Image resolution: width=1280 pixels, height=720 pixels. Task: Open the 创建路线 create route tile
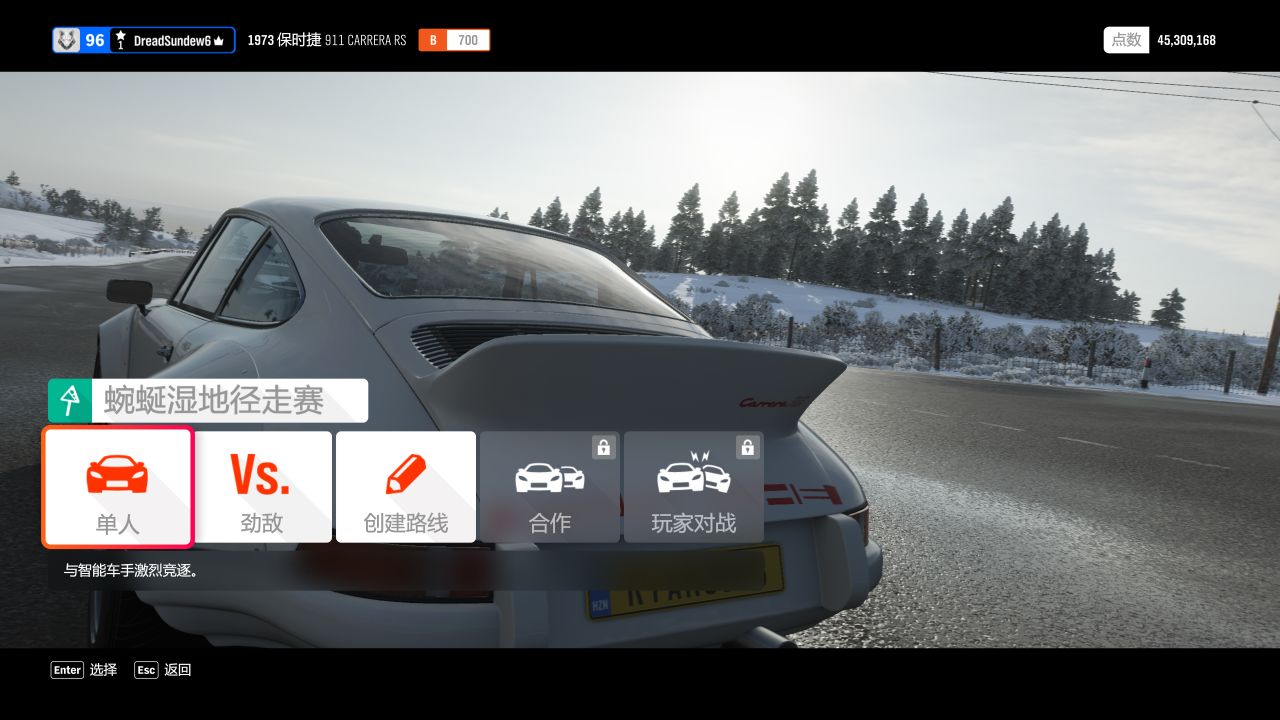tap(406, 487)
